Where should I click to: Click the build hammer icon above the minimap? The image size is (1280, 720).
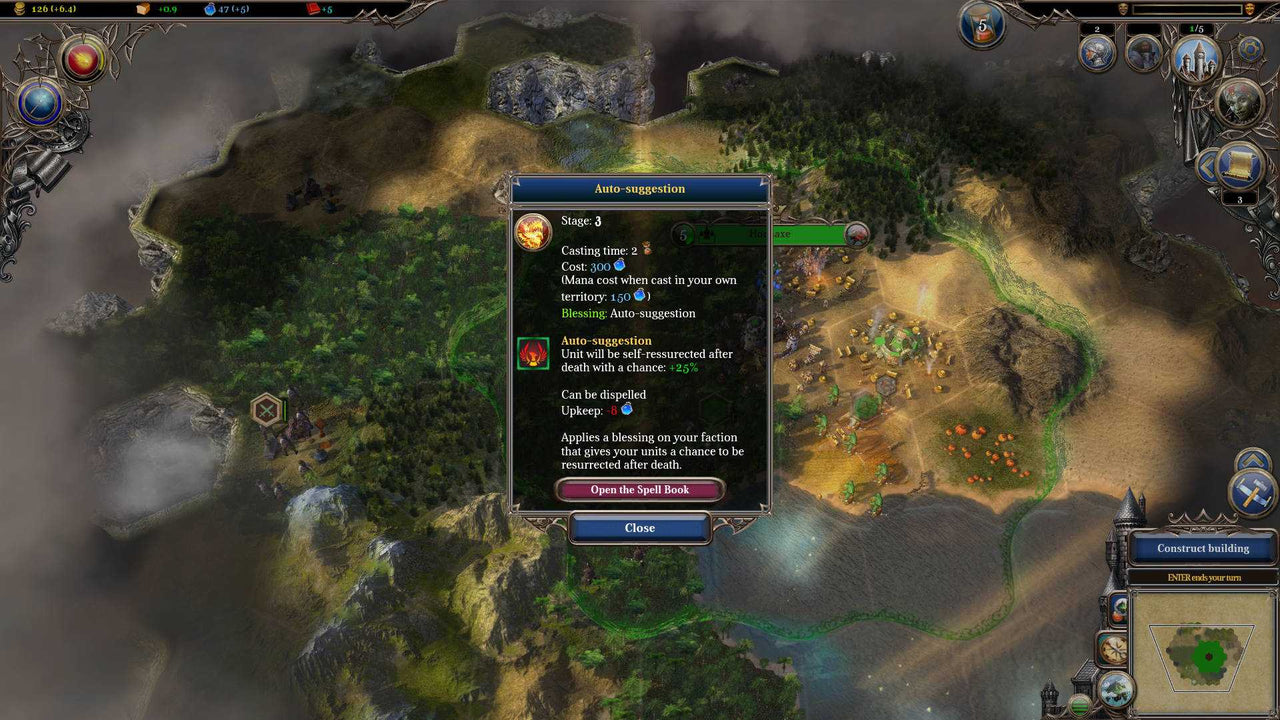point(1251,493)
